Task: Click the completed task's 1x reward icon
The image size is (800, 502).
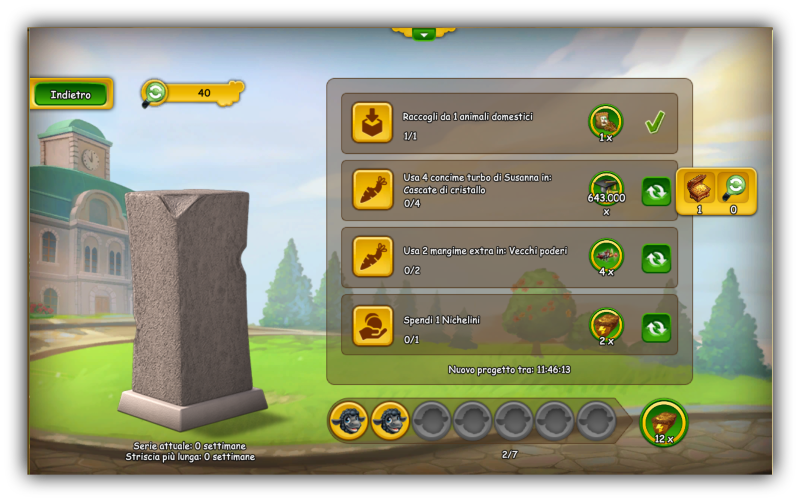Action: (x=606, y=121)
